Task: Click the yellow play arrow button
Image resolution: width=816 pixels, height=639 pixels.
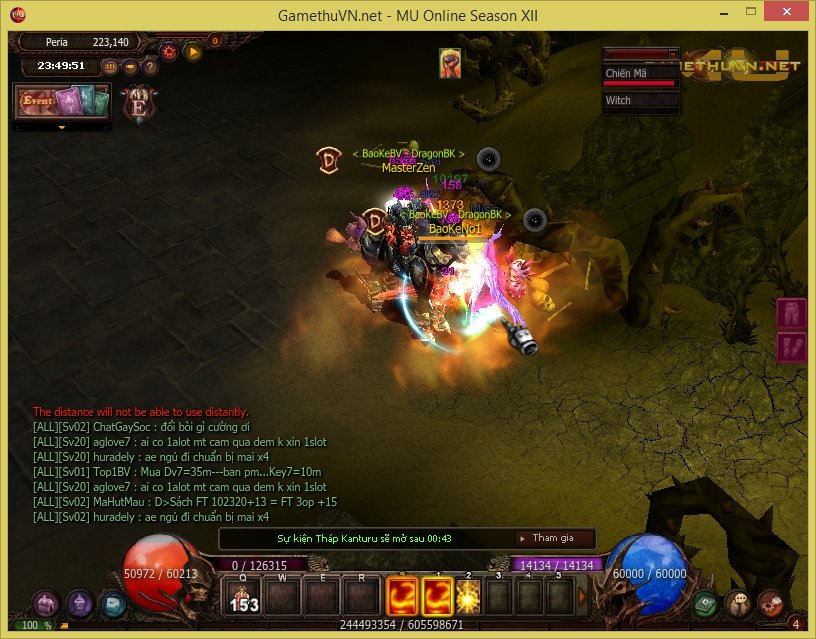Action: point(193,51)
